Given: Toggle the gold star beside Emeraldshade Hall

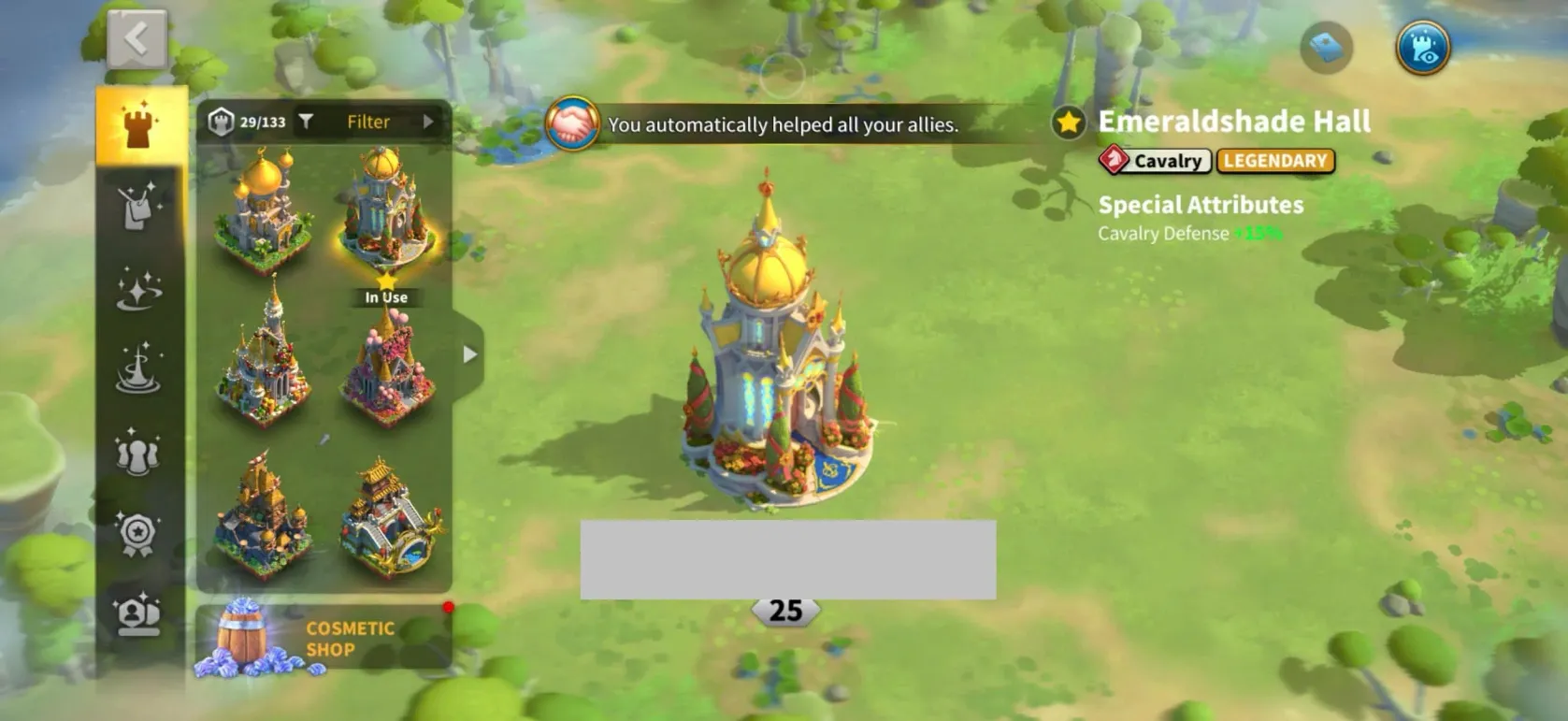Looking at the screenshot, I should (1068, 123).
